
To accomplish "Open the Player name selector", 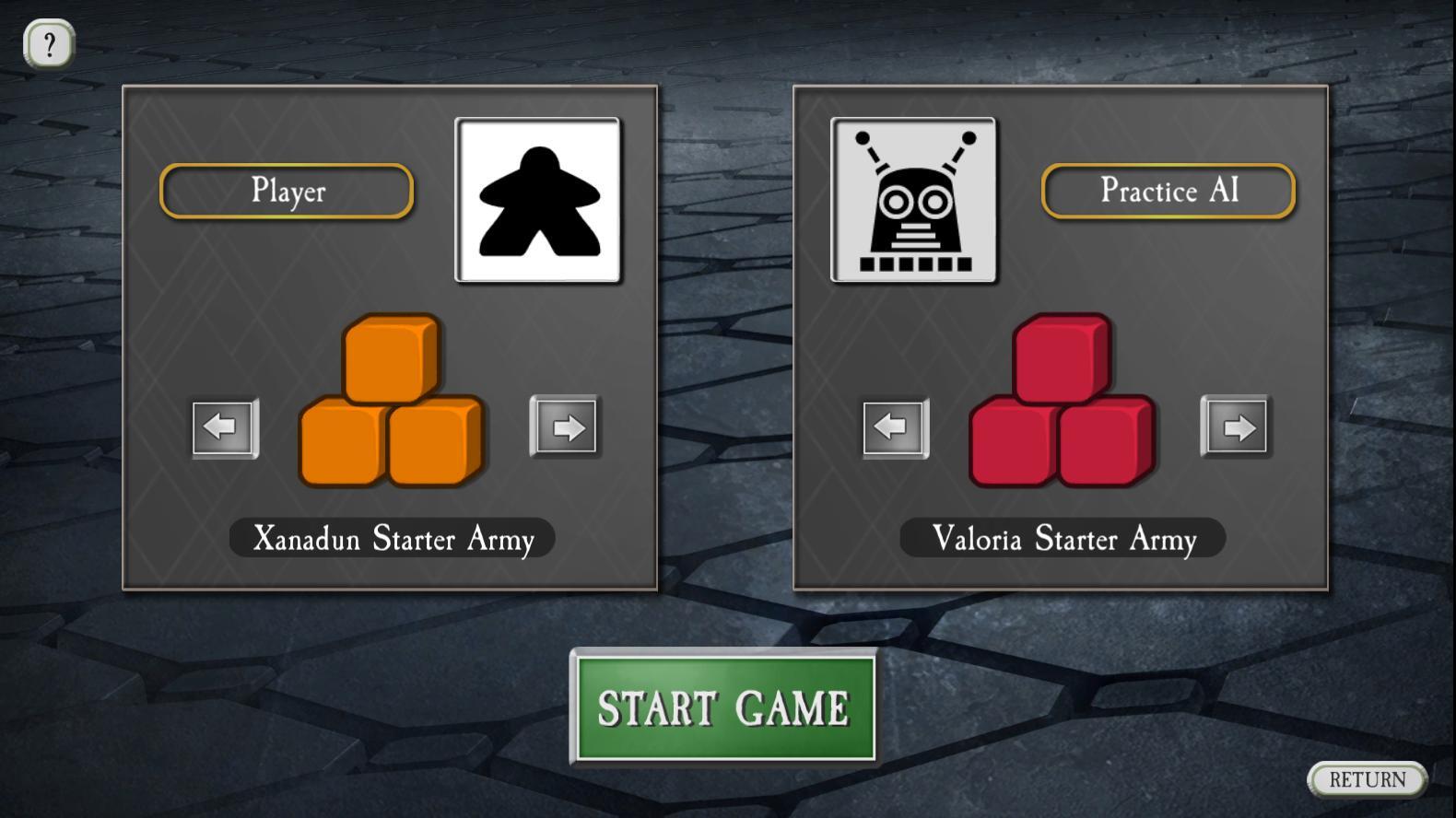I will click(x=287, y=191).
